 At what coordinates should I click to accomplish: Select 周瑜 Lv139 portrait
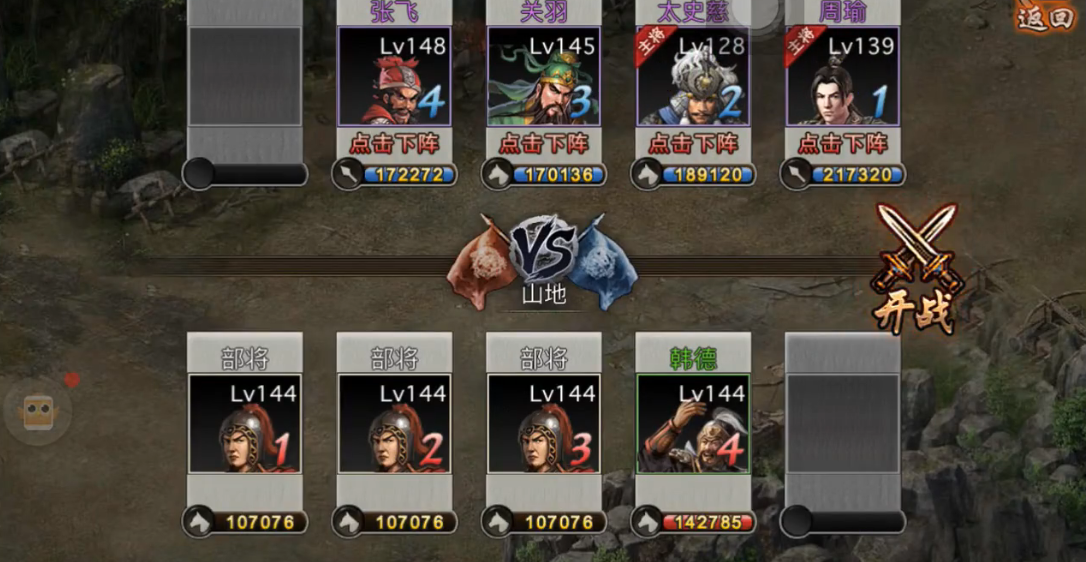tap(842, 77)
